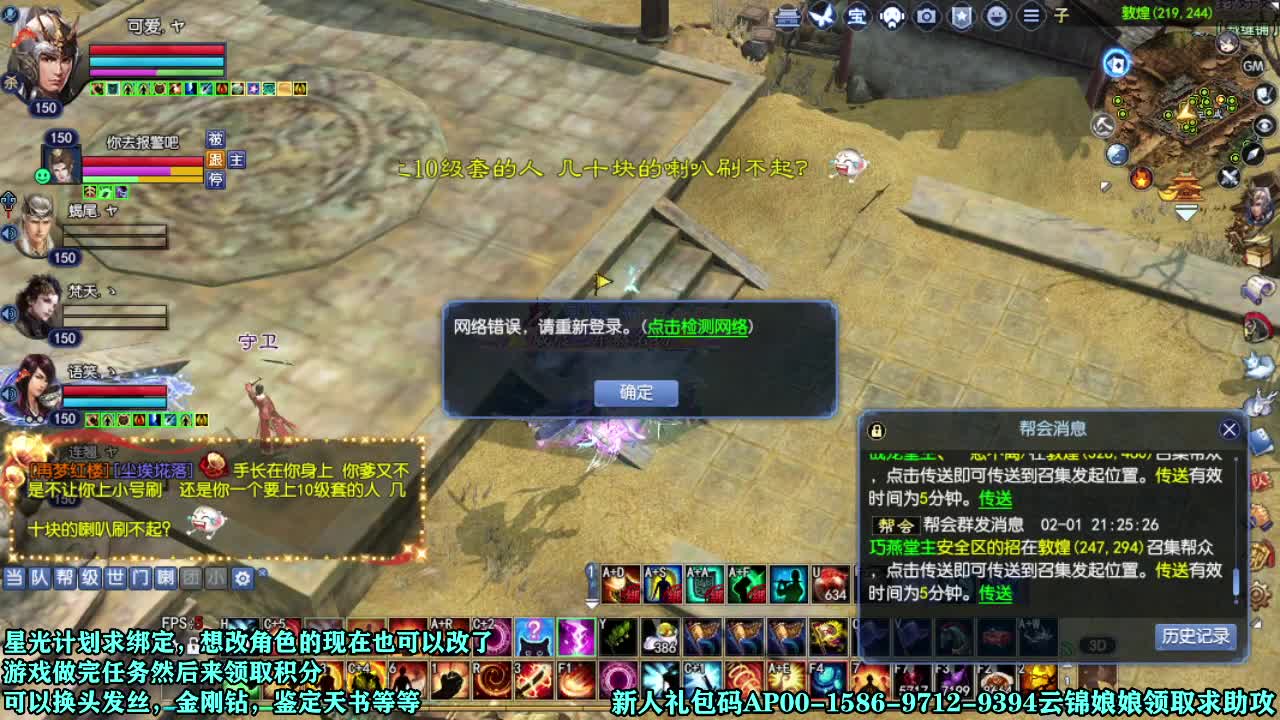Open the 宝 treasure icon on top bar
The height and width of the screenshot is (720, 1280).
coord(858,16)
